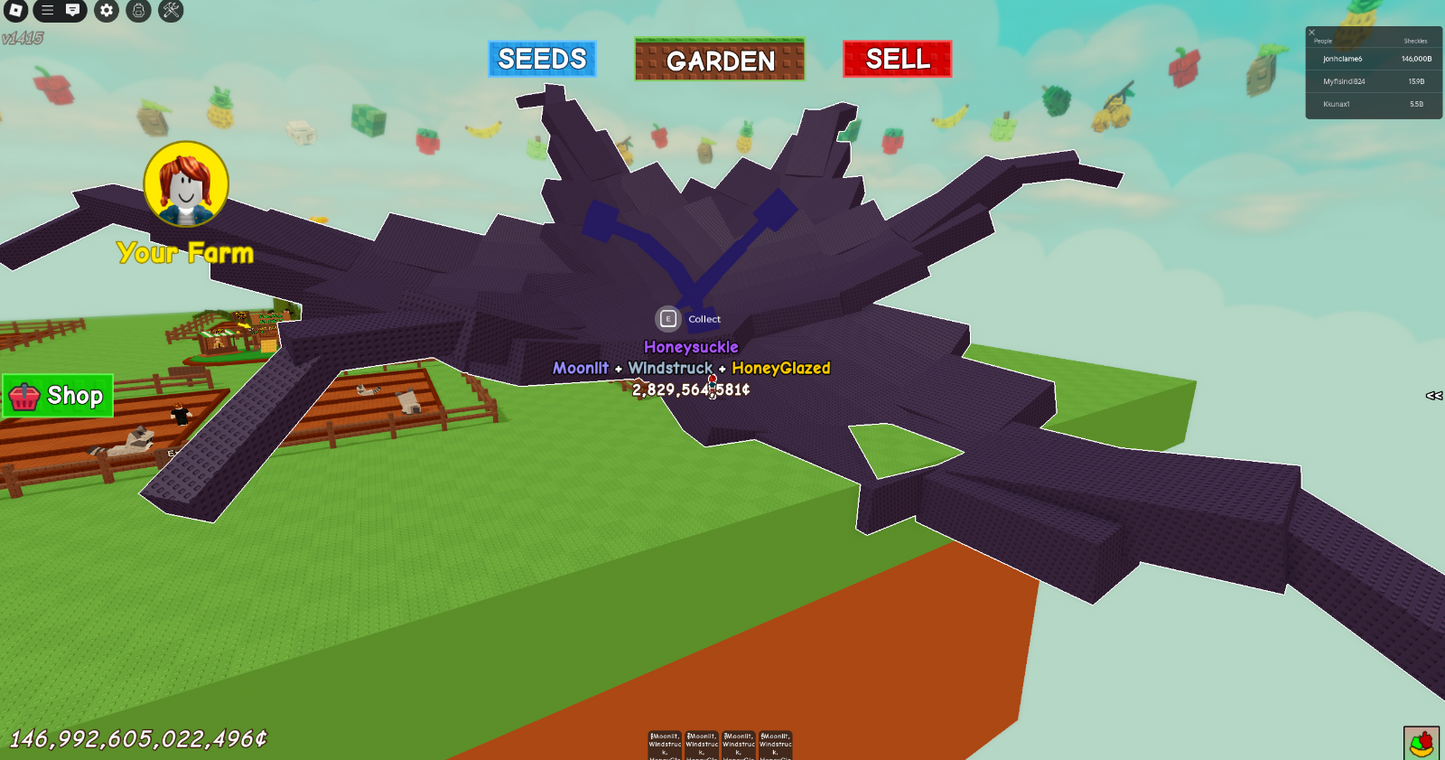Open the green Shop panel

point(57,396)
